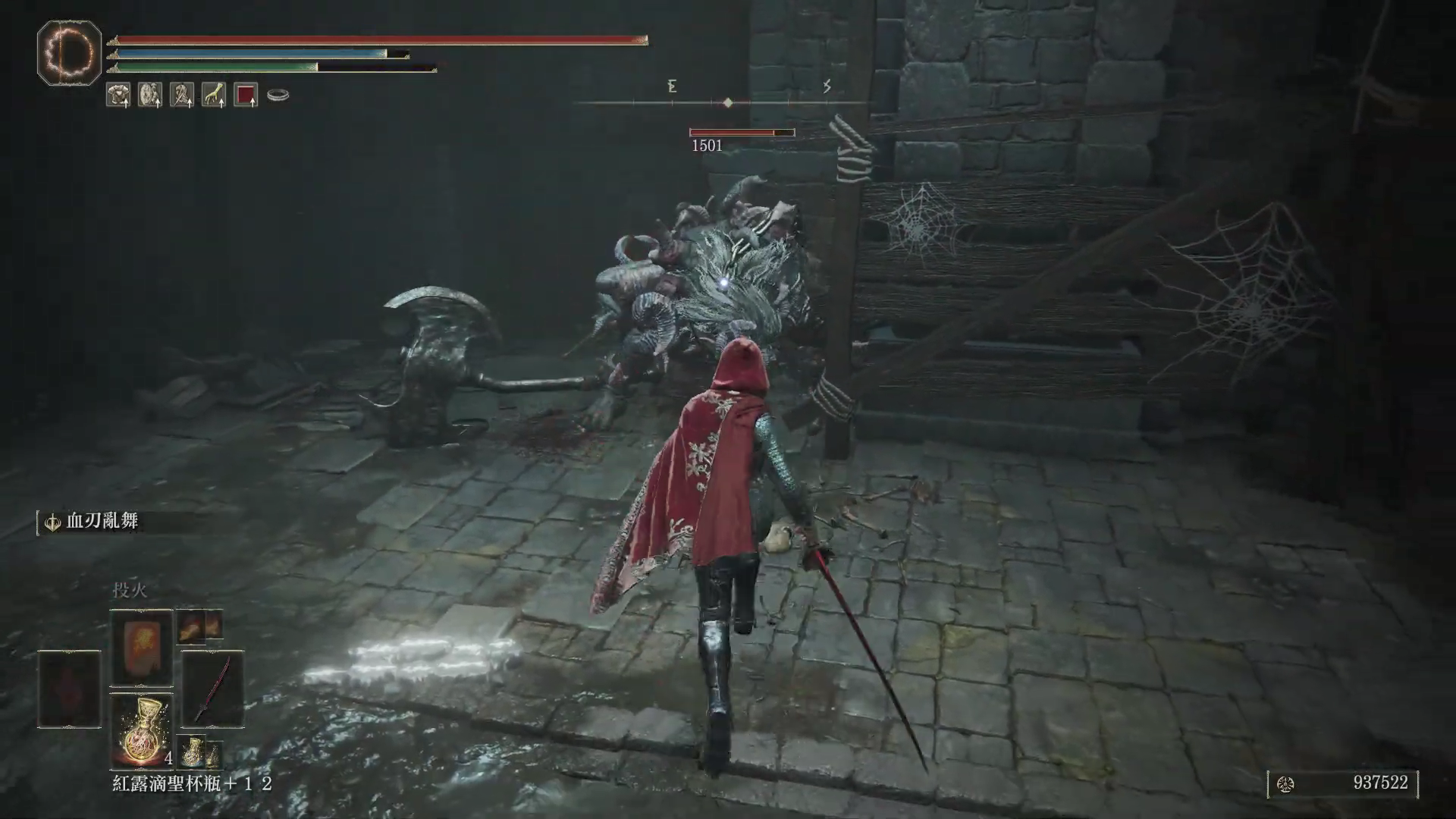Click the silver ring status icon
This screenshot has width=1456, height=819.
tap(278, 96)
